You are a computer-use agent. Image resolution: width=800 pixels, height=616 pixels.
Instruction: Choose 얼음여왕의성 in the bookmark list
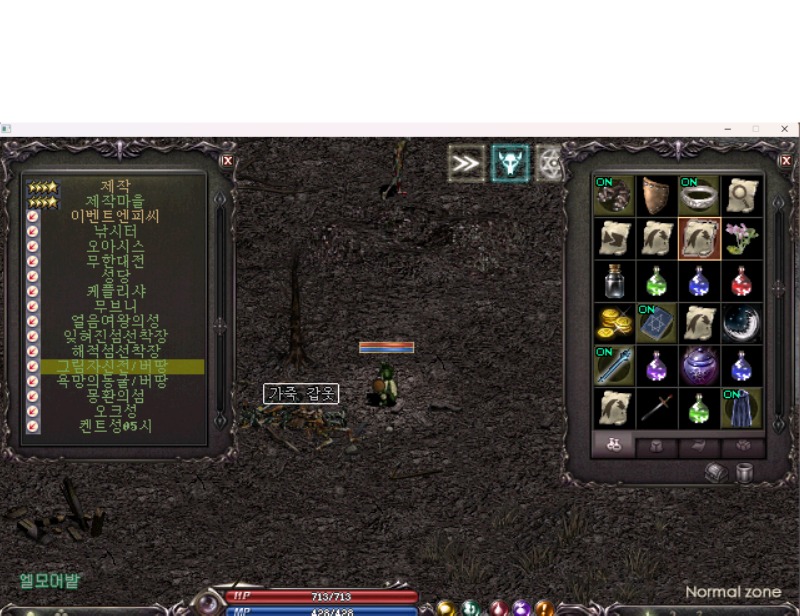coord(115,321)
